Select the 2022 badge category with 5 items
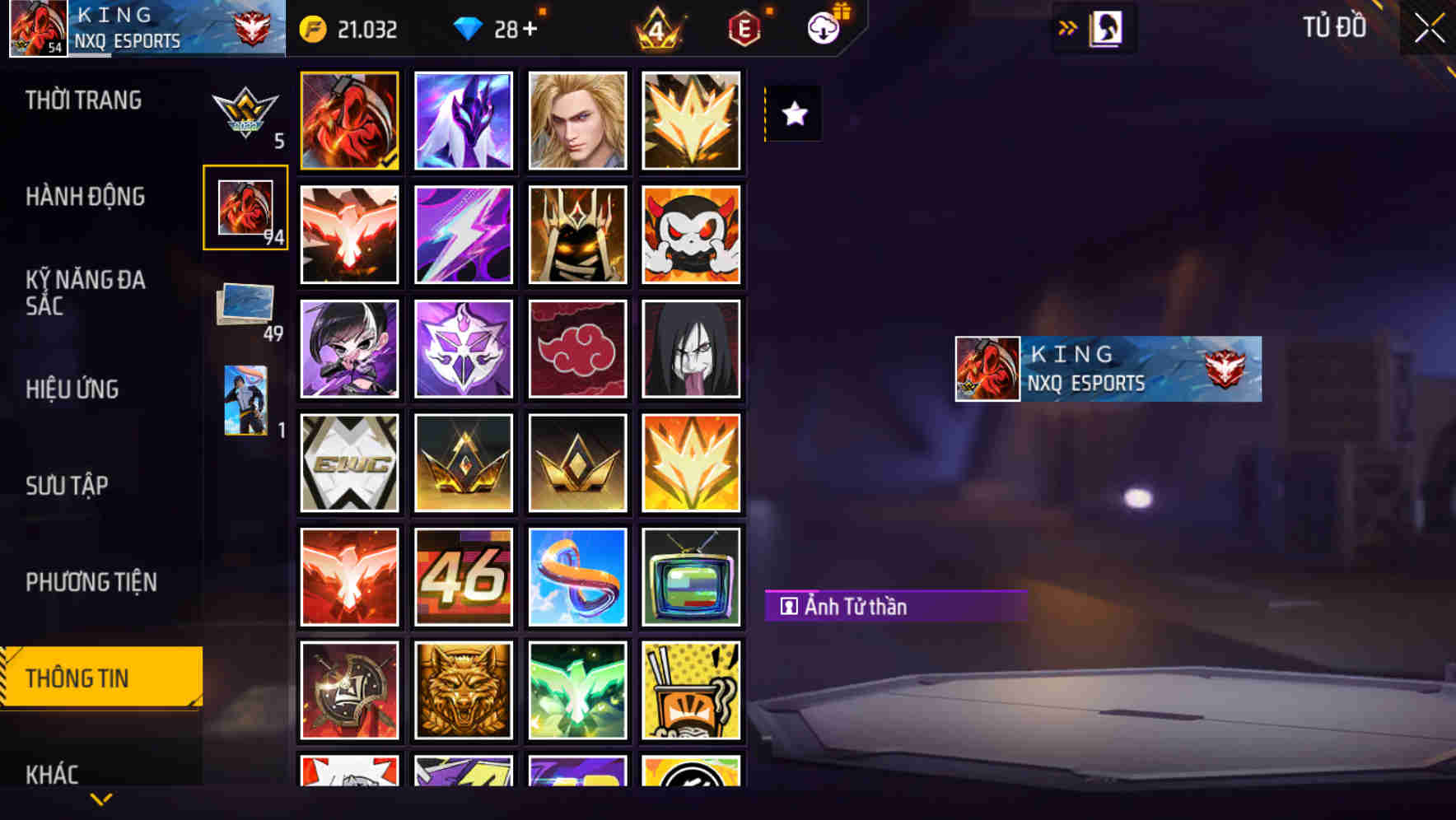 (245, 115)
